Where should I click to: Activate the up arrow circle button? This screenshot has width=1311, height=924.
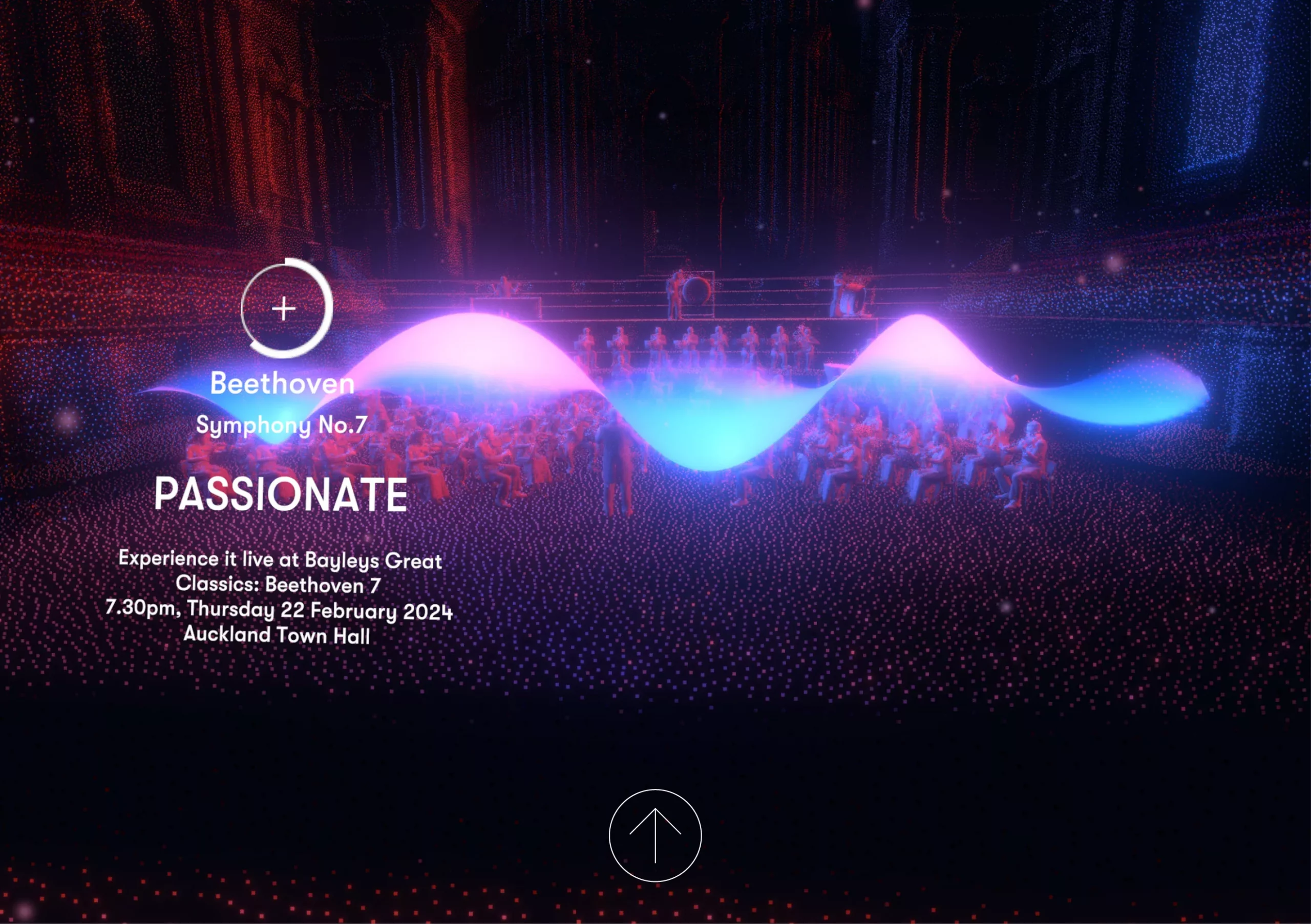pyautogui.click(x=655, y=835)
